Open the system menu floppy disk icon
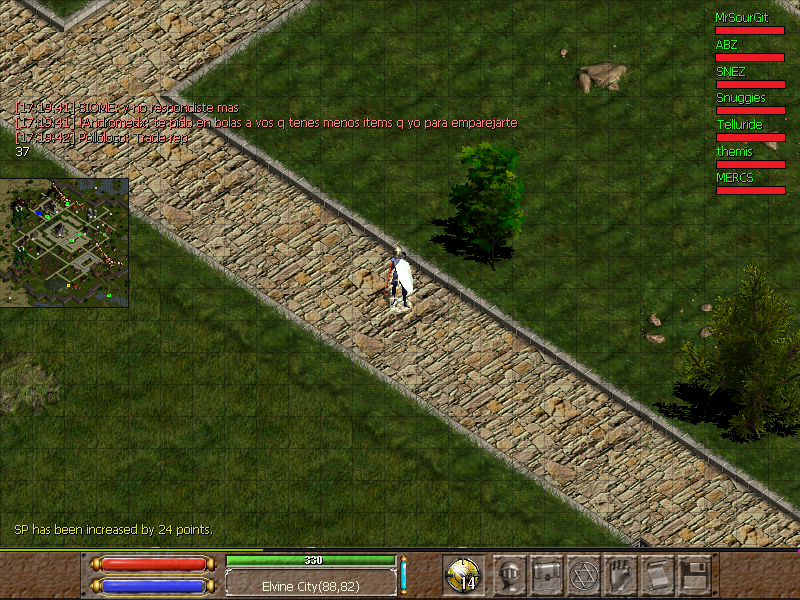800x600 pixels. click(693, 575)
